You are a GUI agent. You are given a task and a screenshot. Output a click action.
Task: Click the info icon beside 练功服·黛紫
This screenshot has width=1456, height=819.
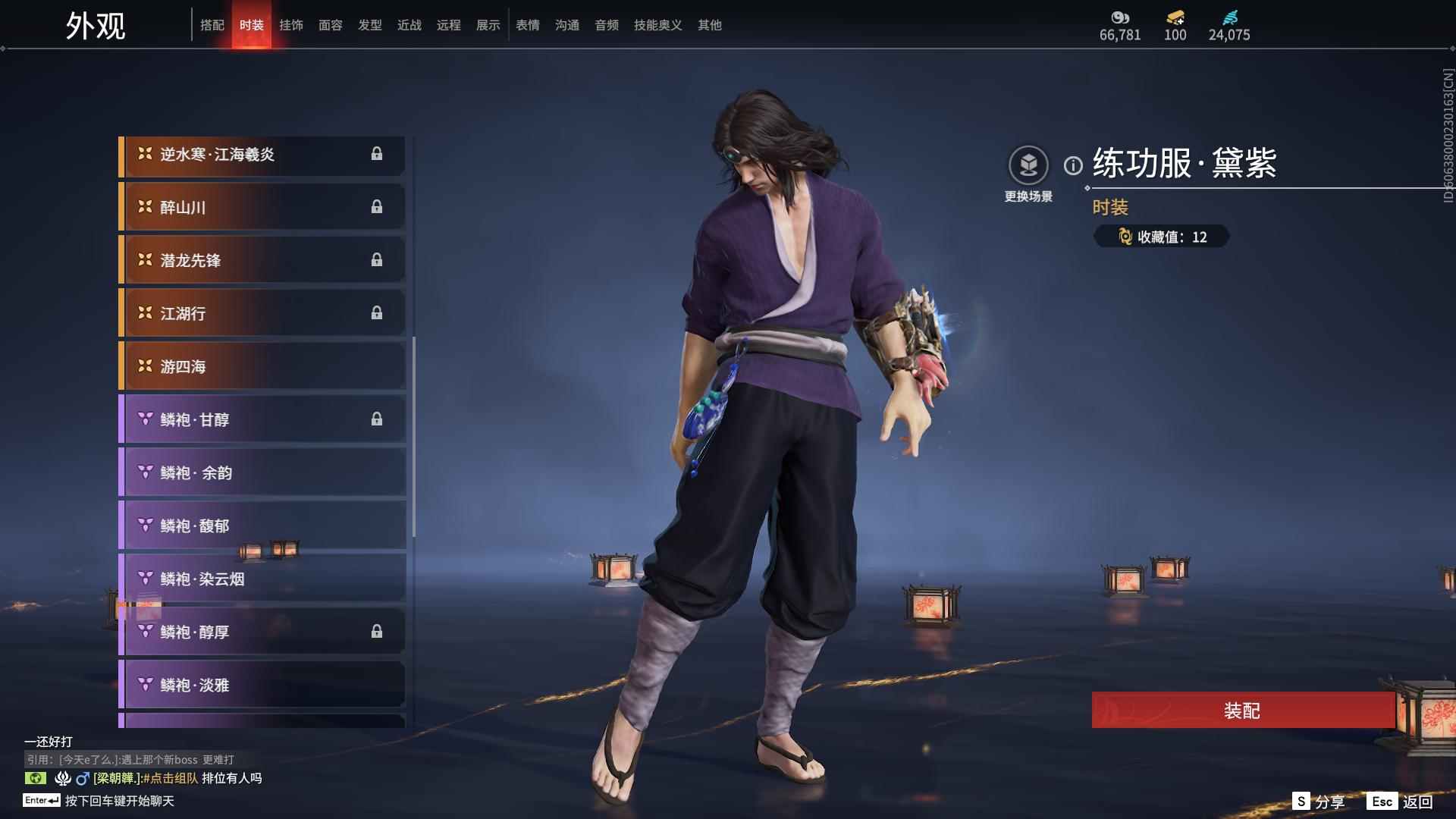click(x=1072, y=166)
